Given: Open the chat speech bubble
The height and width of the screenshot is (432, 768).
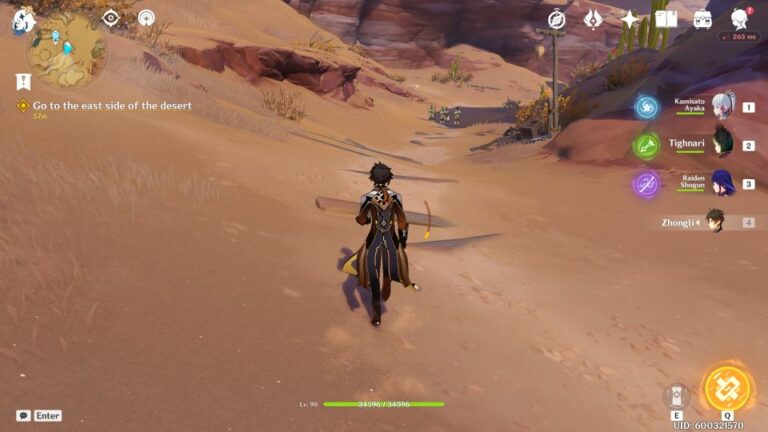Looking at the screenshot, I should 23,415.
